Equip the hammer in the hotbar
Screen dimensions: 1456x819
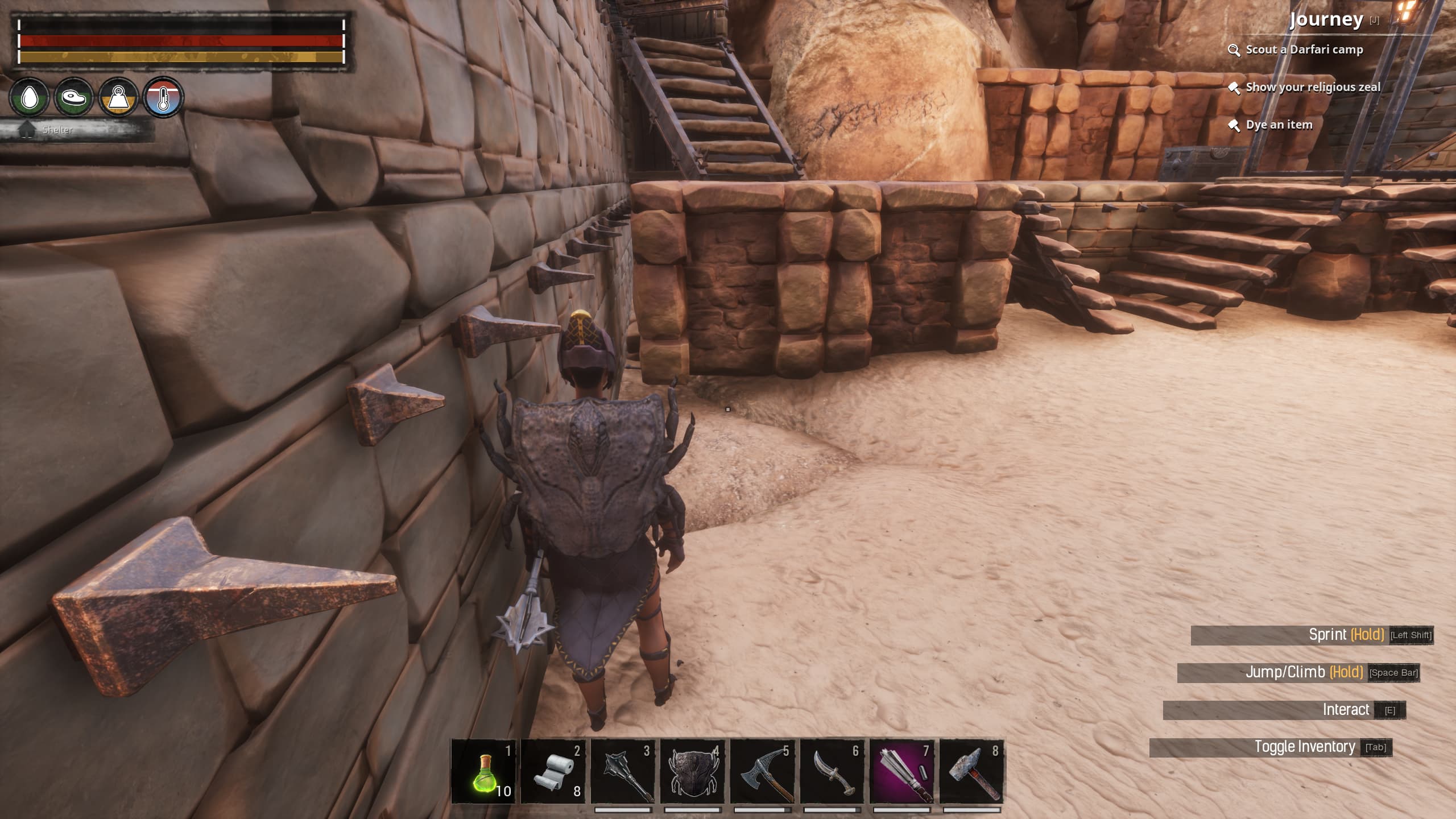(971, 771)
